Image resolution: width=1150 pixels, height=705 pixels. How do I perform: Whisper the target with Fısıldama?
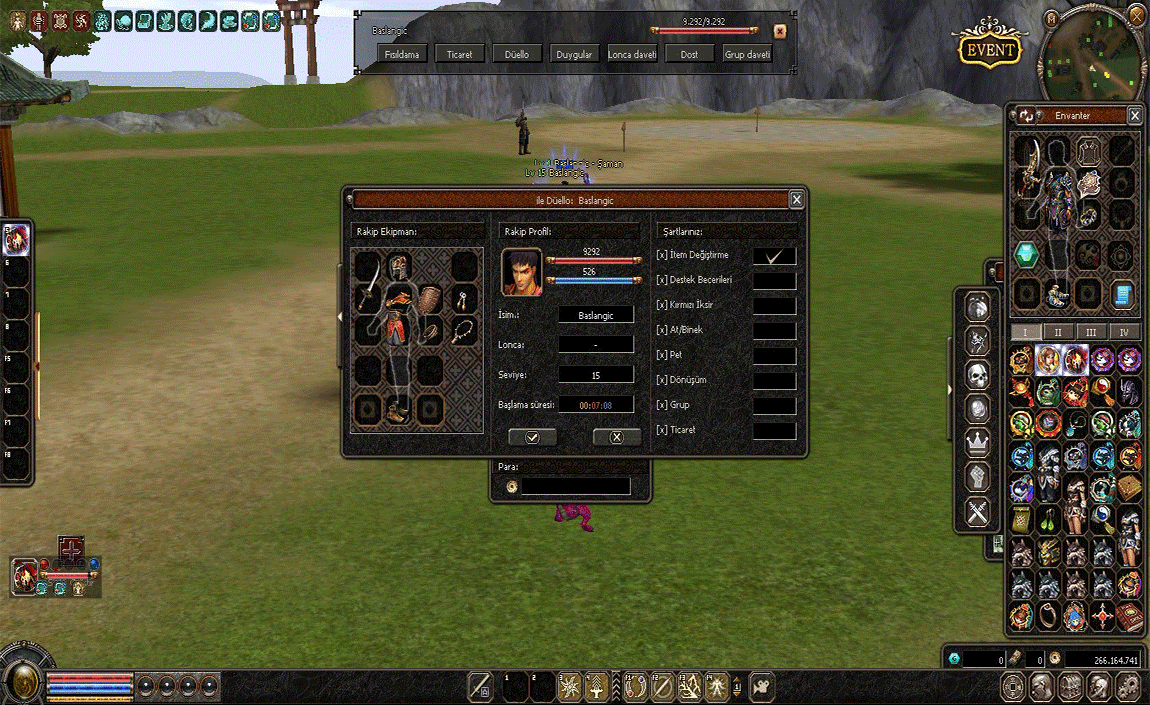(402, 54)
